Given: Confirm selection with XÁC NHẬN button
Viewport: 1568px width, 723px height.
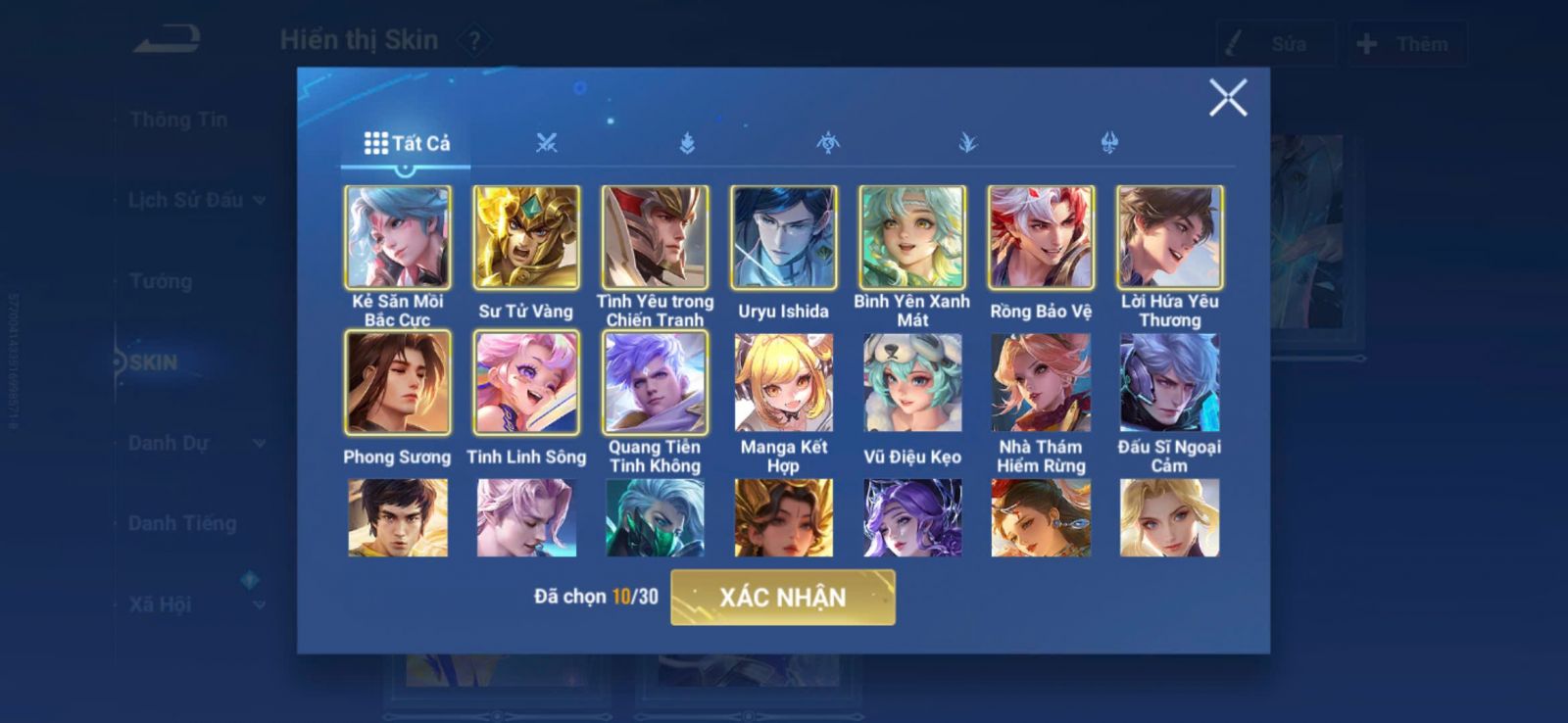Looking at the screenshot, I should pos(782,597).
